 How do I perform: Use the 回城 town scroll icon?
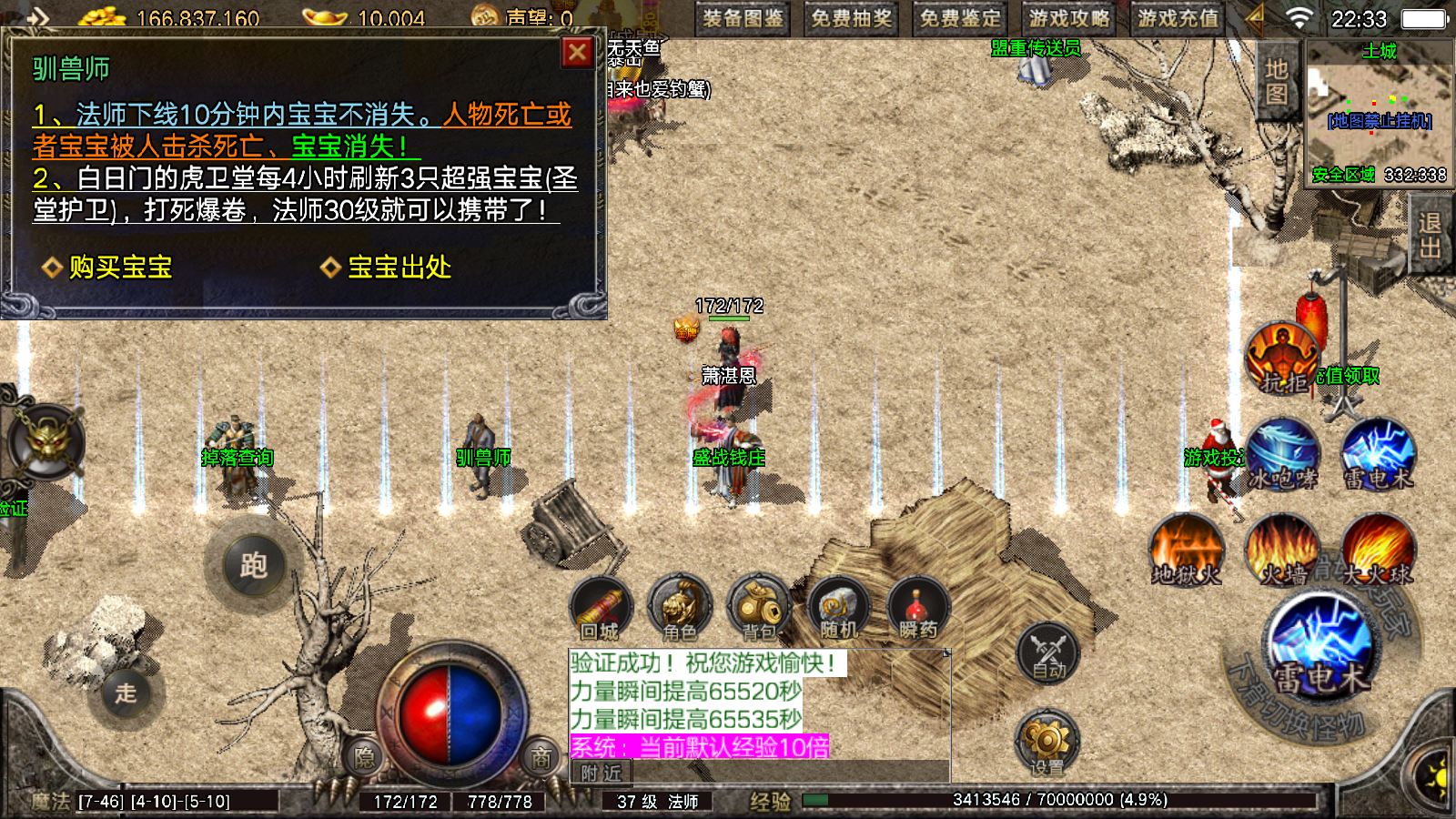pyautogui.click(x=601, y=608)
